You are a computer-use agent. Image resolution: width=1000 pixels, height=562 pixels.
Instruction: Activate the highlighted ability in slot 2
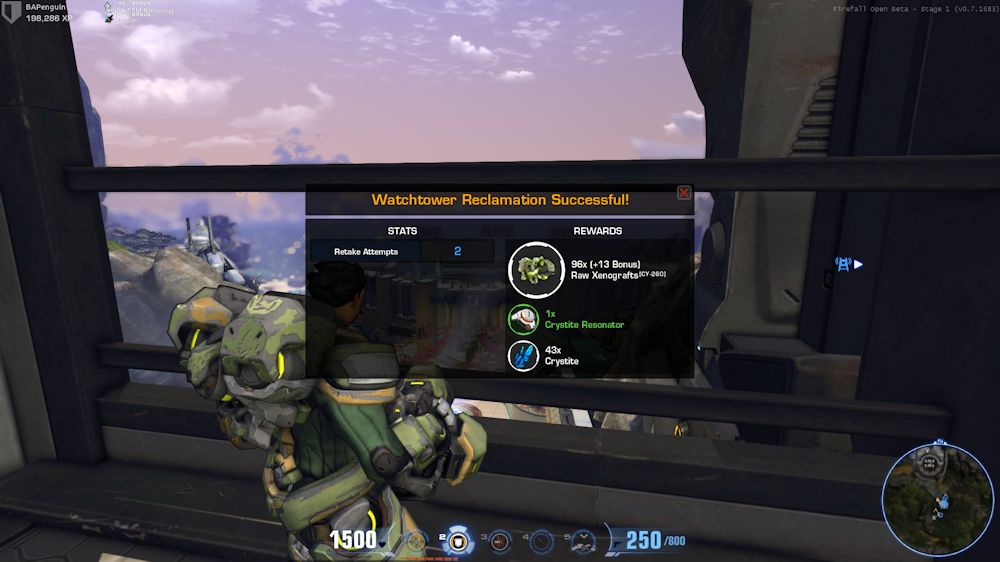(459, 541)
